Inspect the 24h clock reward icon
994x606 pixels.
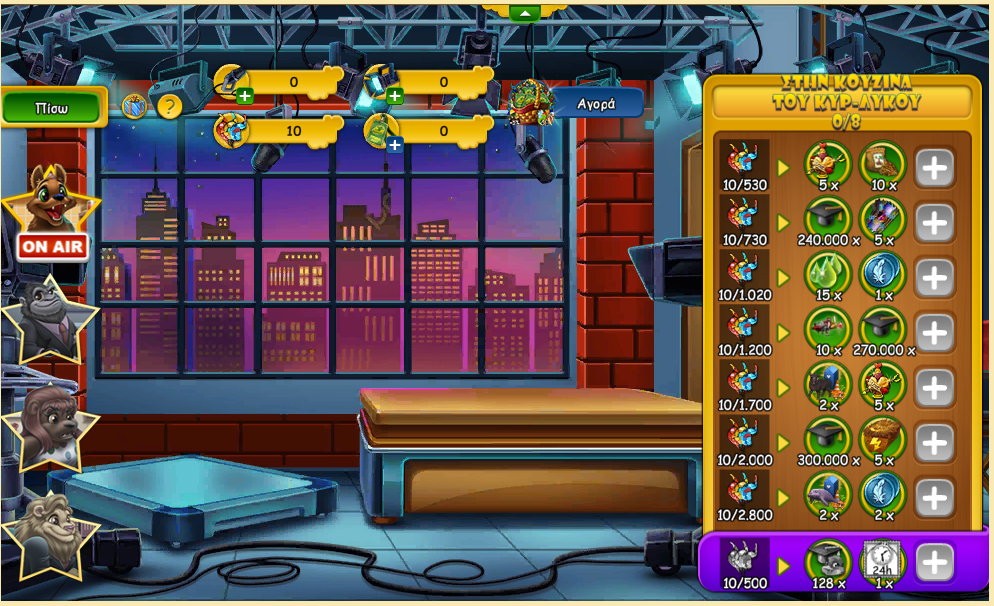pyautogui.click(x=883, y=561)
